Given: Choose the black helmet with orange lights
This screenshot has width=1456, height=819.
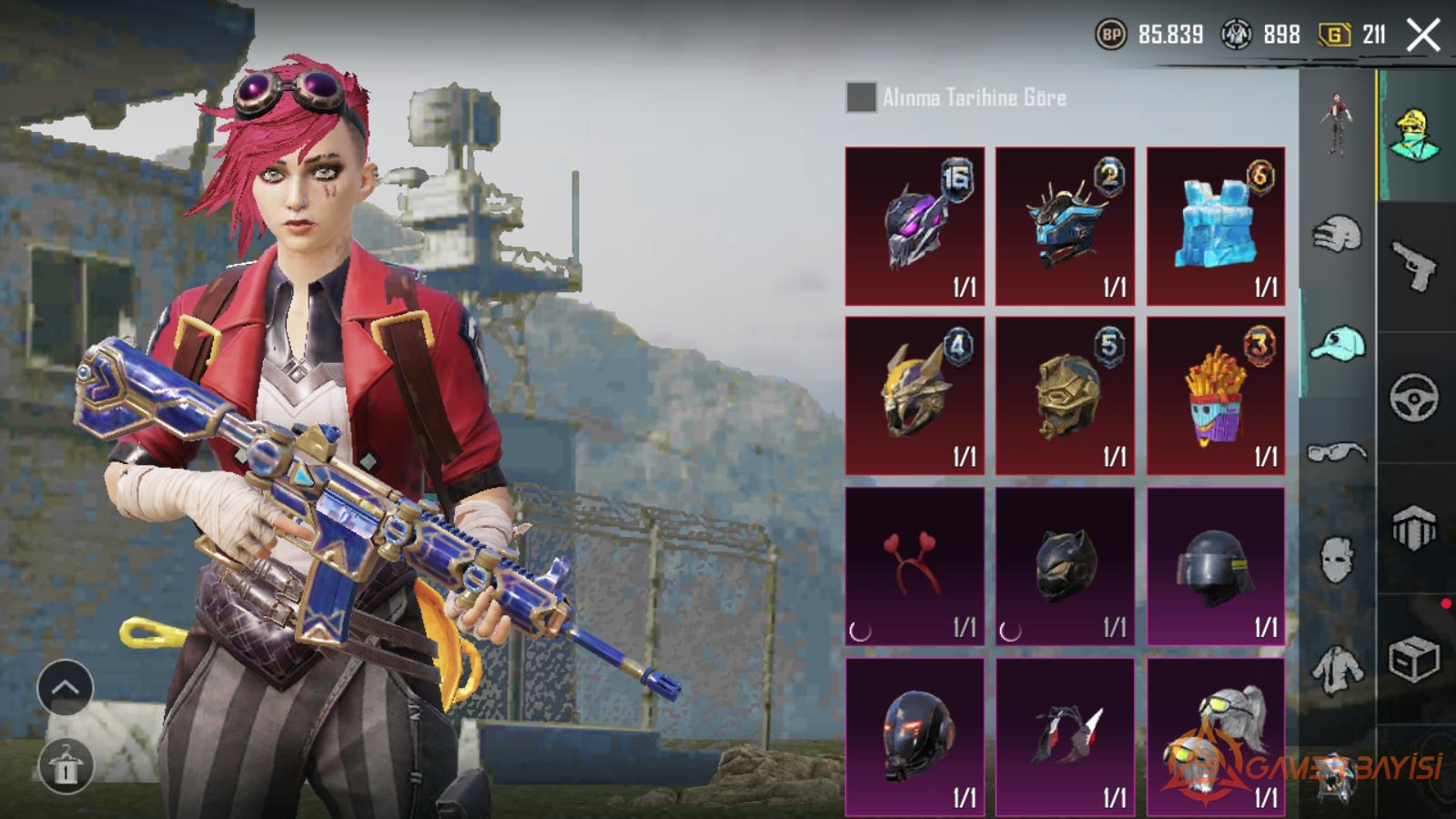Looking at the screenshot, I should (915, 736).
